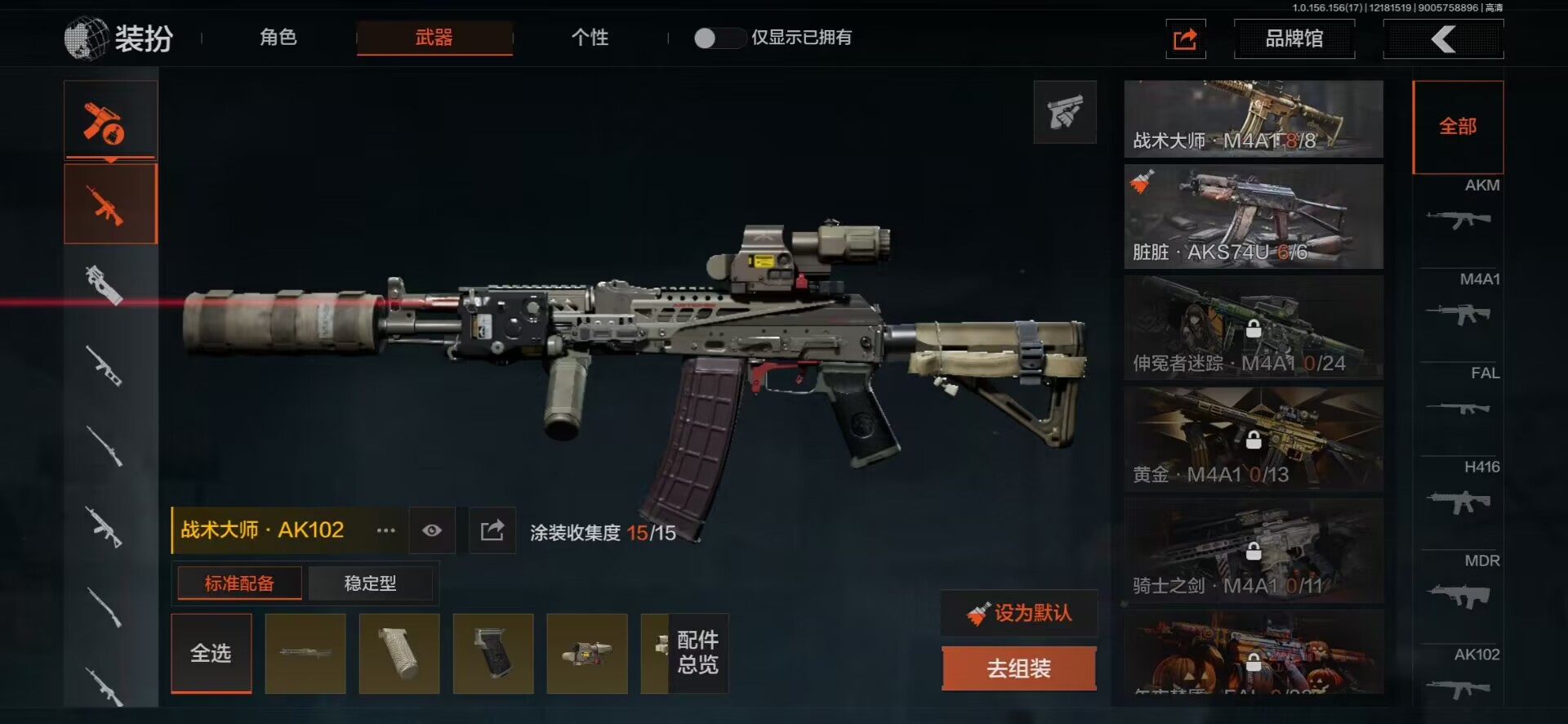
Task: Click the share icon in top bar
Action: (x=1185, y=38)
